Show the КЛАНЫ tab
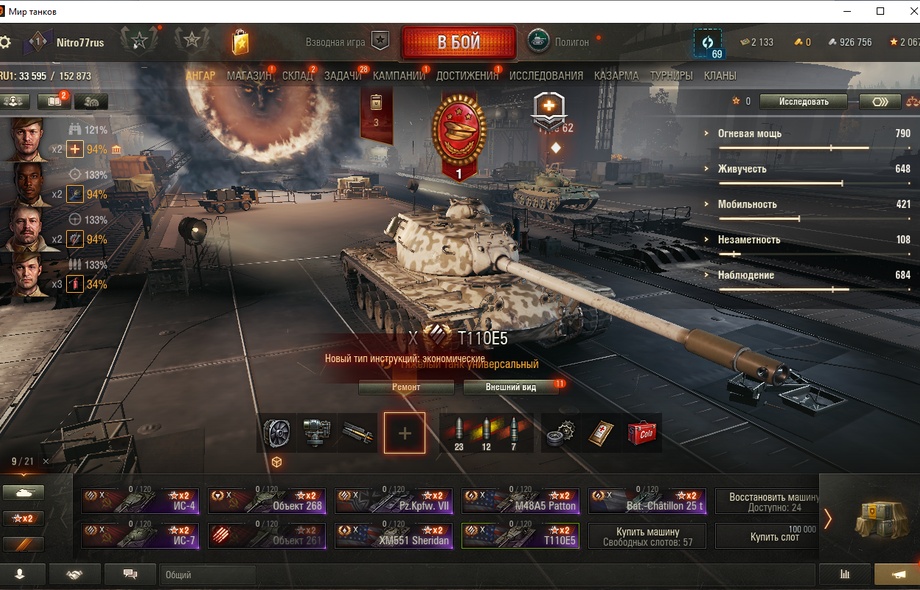 [x=720, y=76]
